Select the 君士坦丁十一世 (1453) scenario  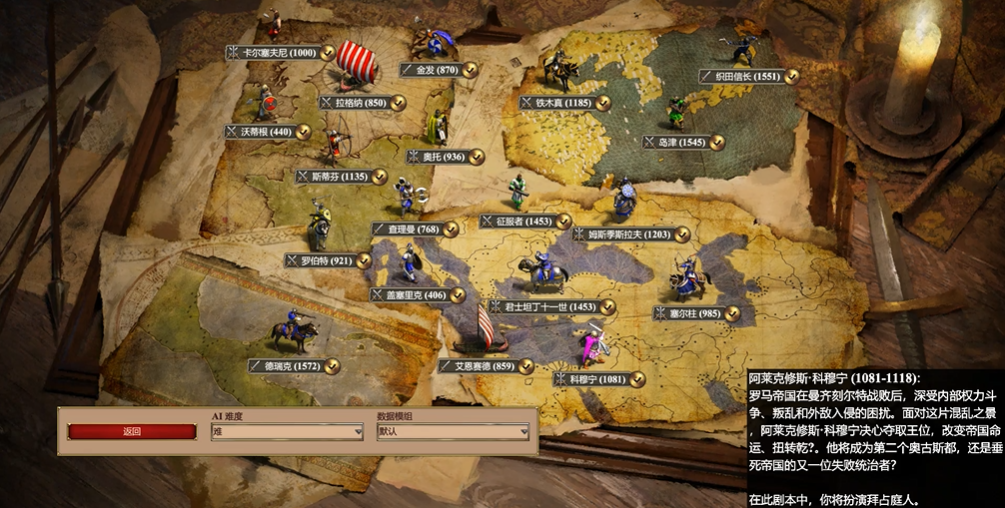pyautogui.click(x=550, y=307)
